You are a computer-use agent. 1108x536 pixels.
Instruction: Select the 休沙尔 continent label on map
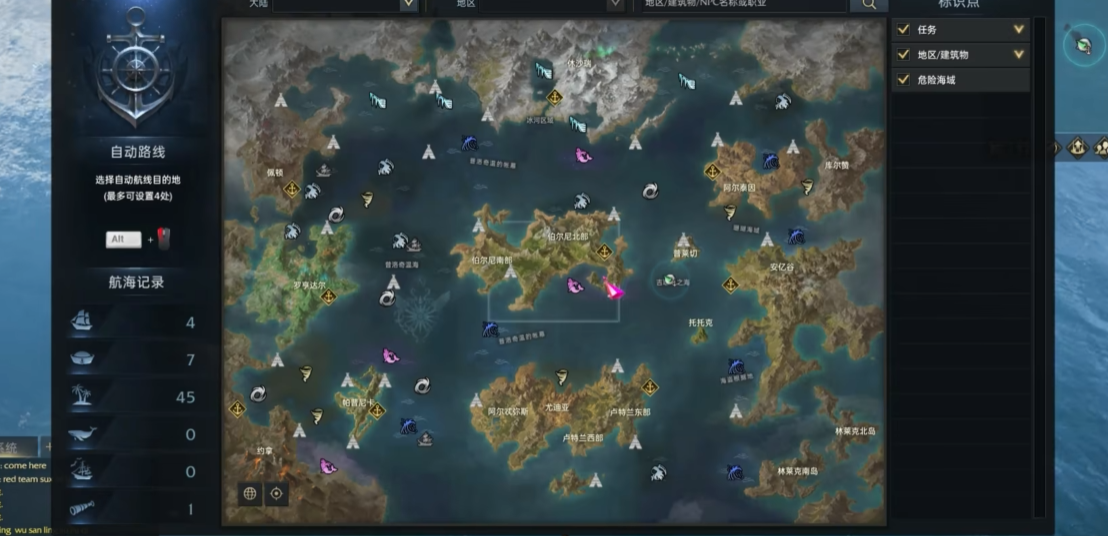579,63
